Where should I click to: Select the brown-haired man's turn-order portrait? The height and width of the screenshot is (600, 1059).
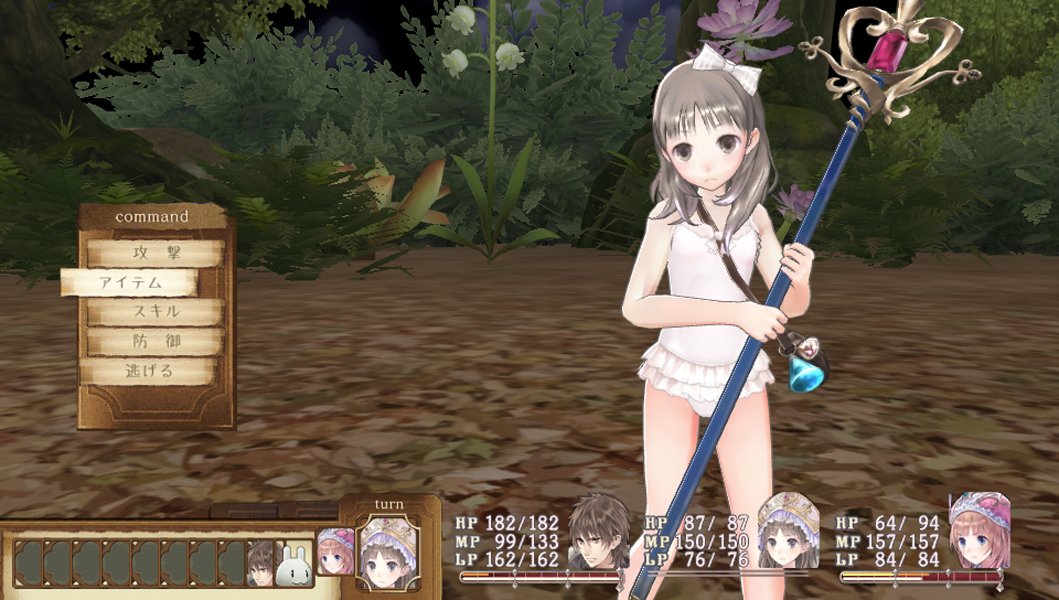pos(262,562)
